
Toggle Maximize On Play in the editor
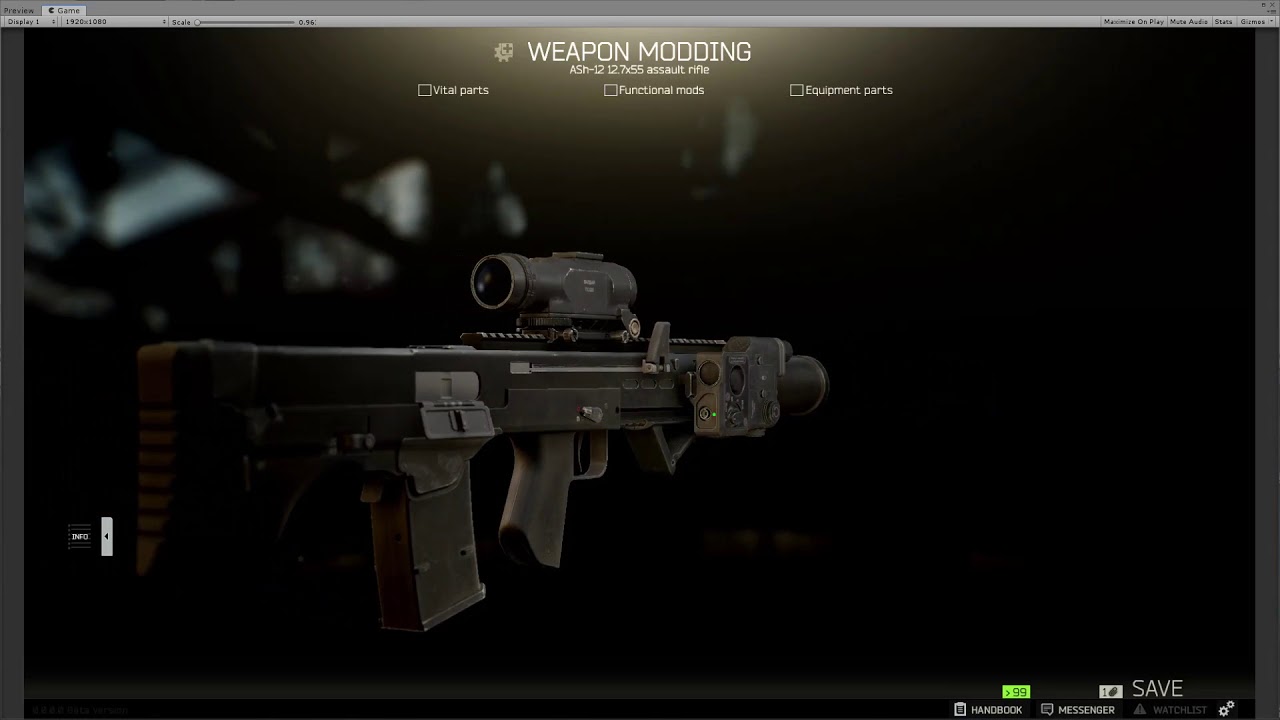pyautogui.click(x=1133, y=22)
